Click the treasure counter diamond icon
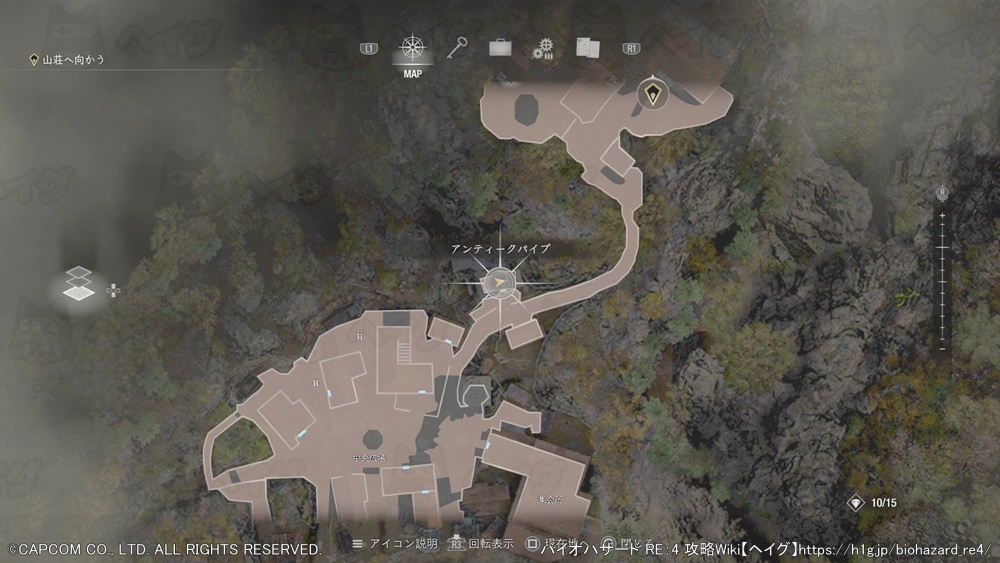This screenshot has width=1000, height=563. point(856,503)
